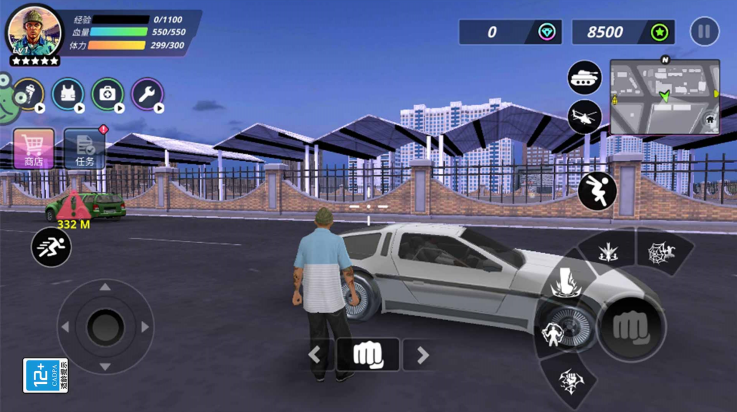Switch to the previous weapon with left arrow
Screen dimensions: 737x412
click(x=315, y=354)
